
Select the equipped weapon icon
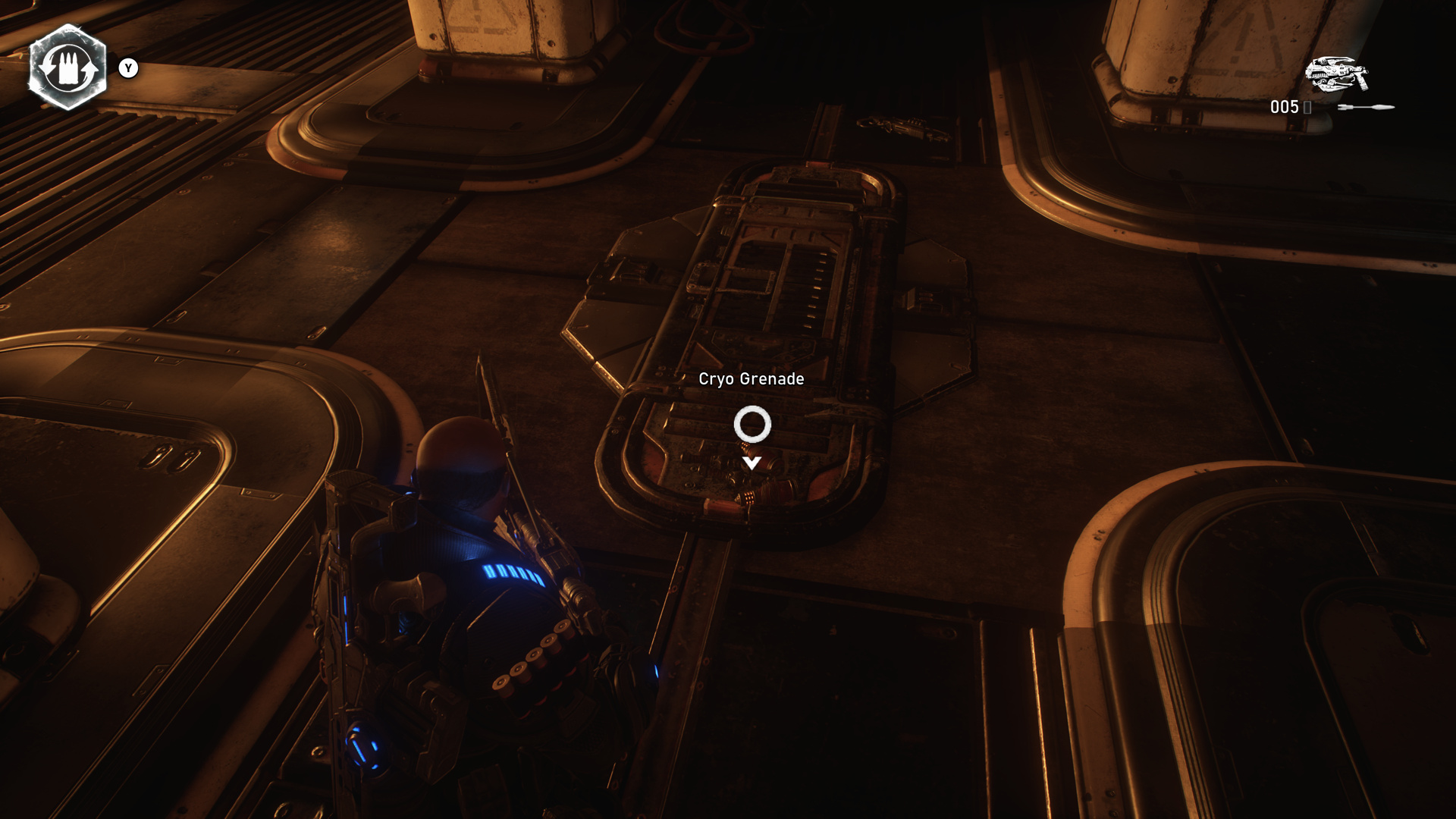point(1336,74)
